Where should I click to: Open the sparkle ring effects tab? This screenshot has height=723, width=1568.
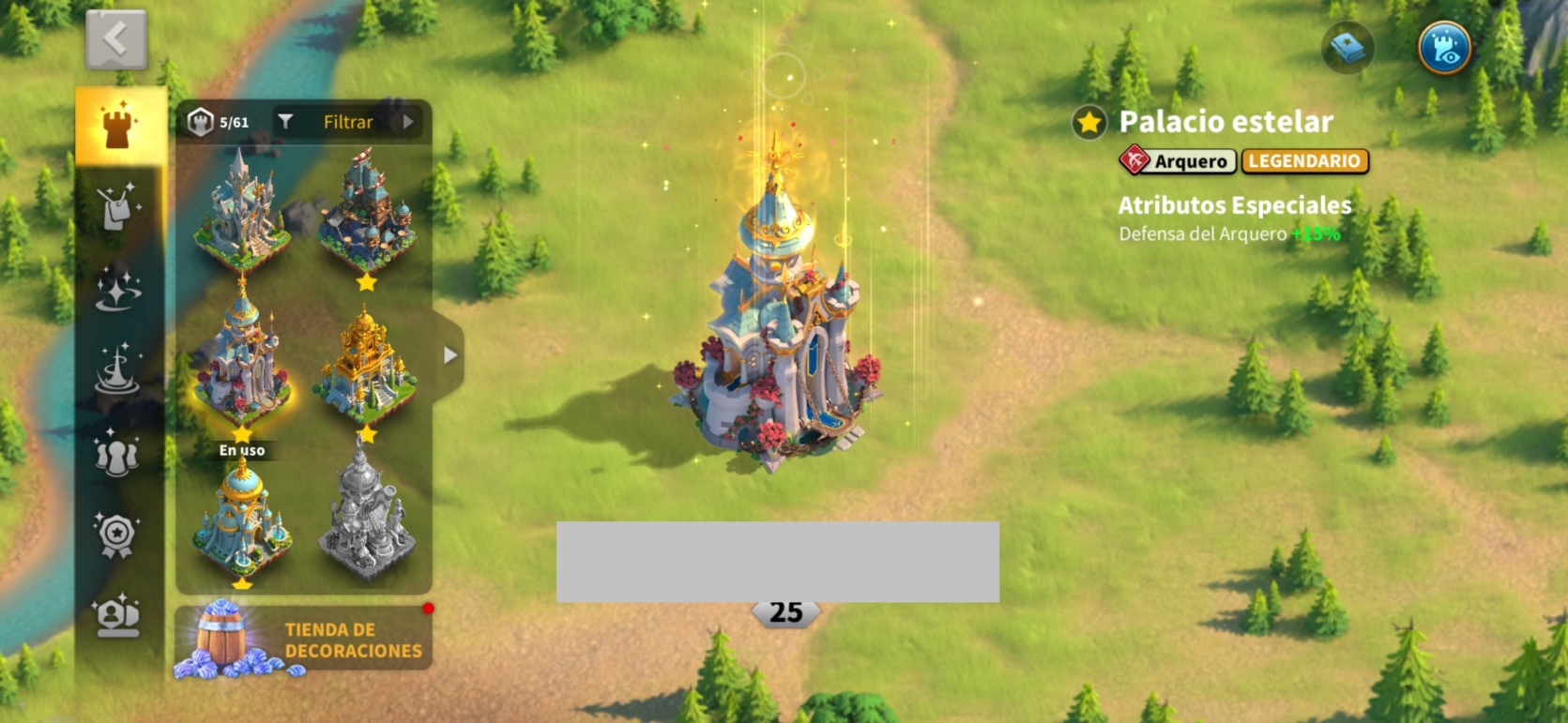[118, 288]
